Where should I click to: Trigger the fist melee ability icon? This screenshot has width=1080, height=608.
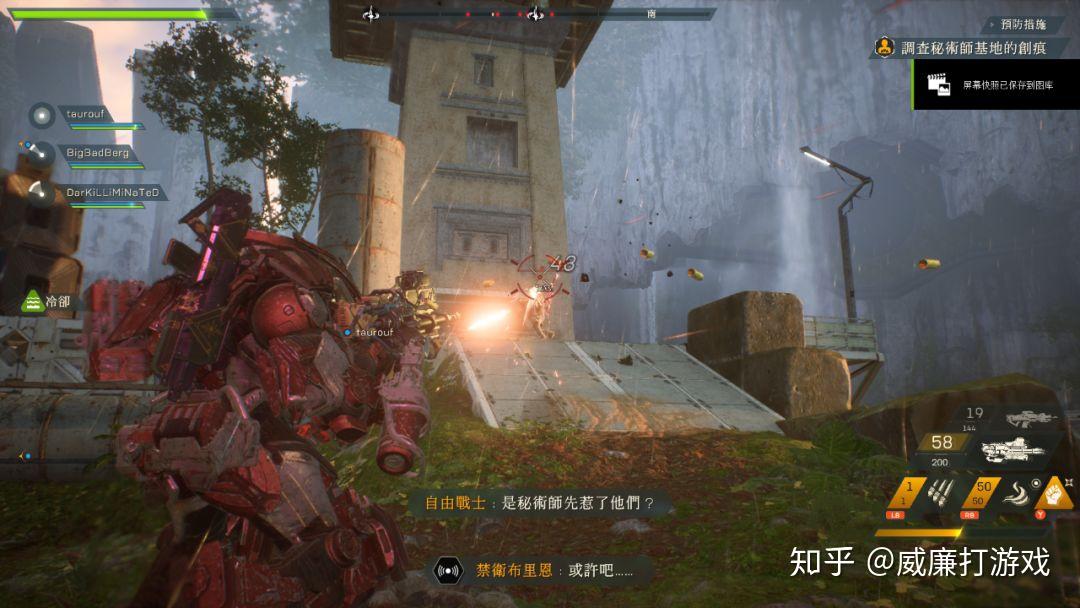(x=1054, y=492)
